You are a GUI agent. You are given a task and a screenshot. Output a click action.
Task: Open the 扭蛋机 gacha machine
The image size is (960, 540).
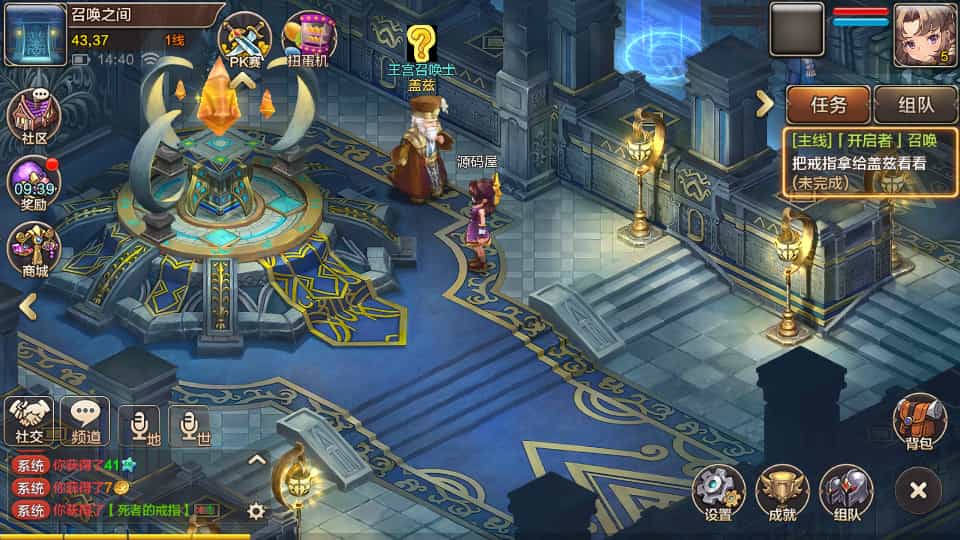[x=310, y=38]
